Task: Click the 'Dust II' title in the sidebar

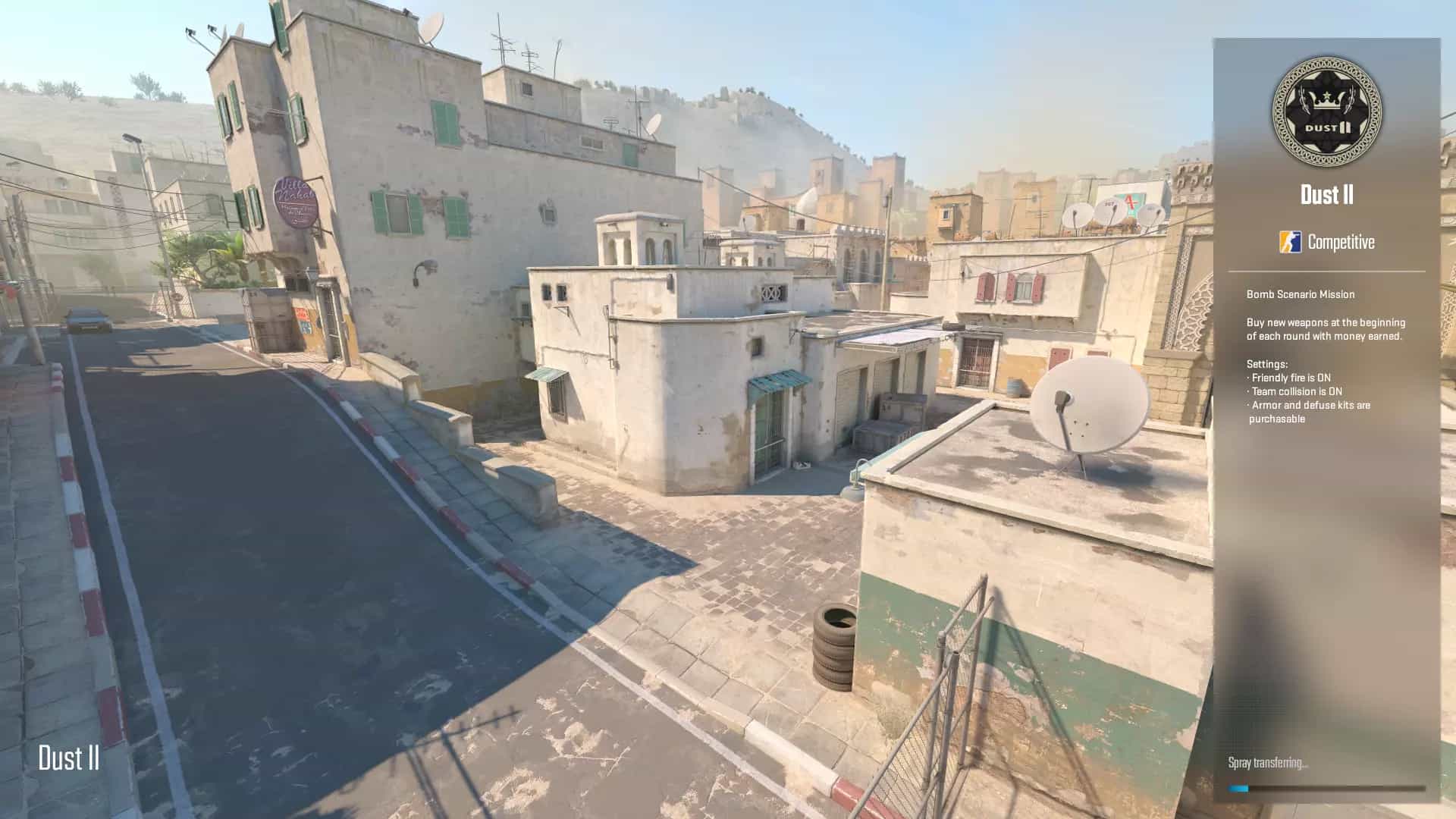Action: coord(1326,195)
